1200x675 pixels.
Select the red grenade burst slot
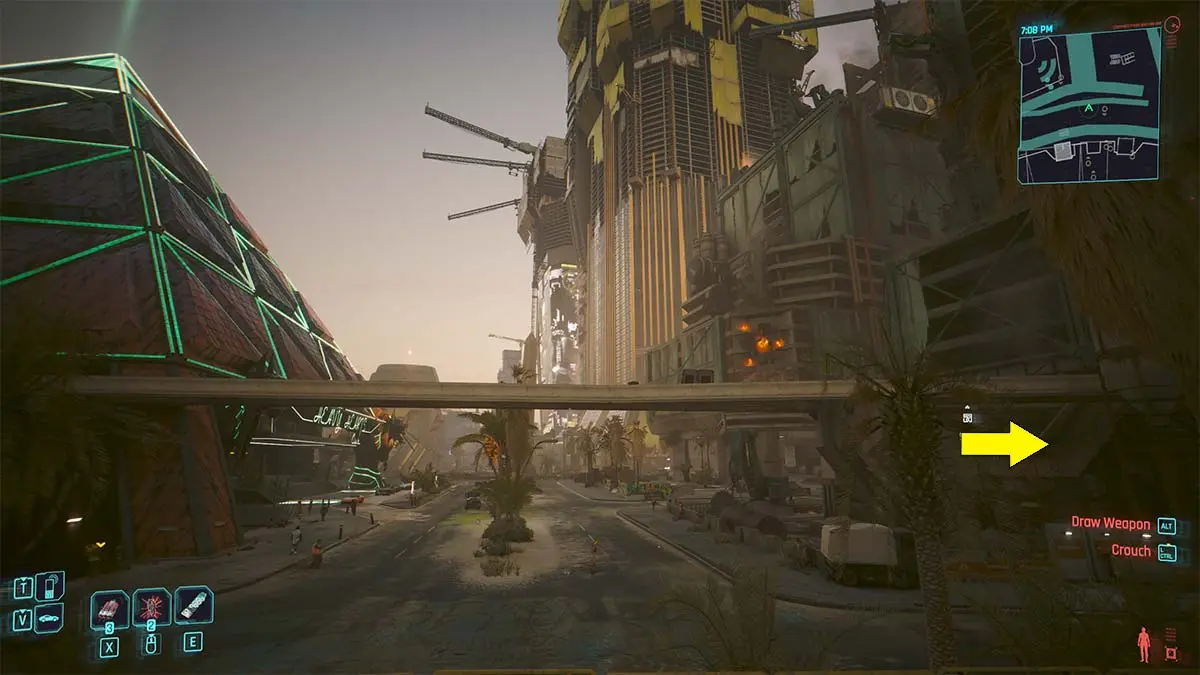pyautogui.click(x=152, y=607)
